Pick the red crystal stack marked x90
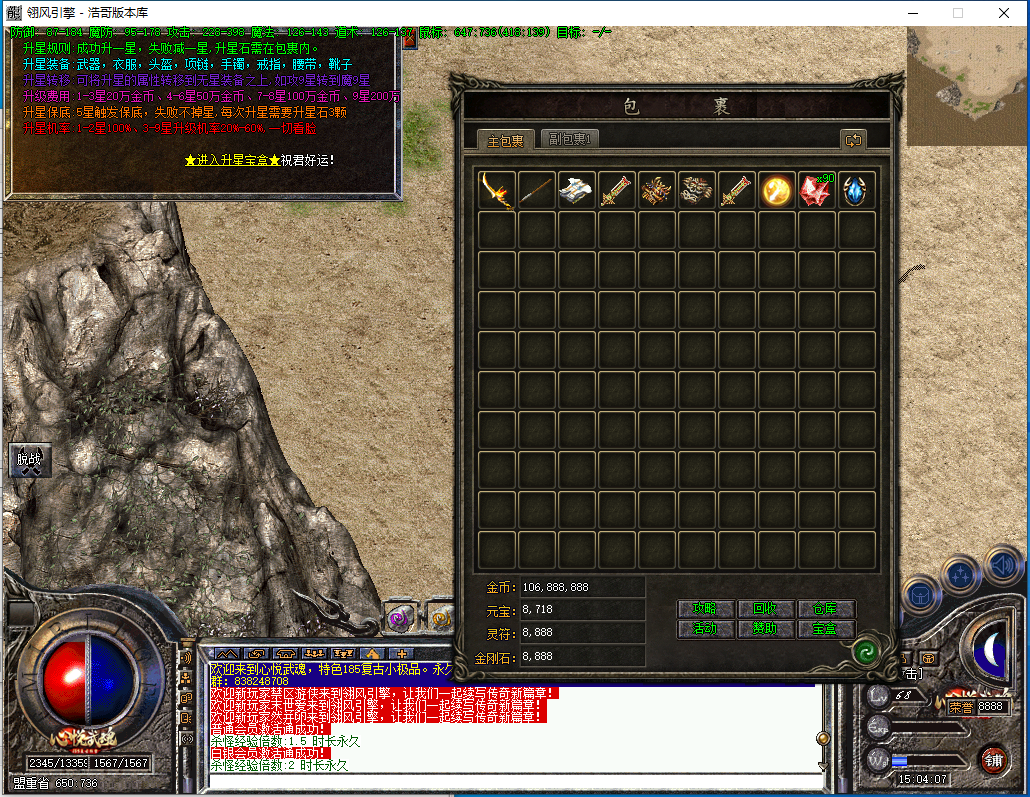Screen dimensions: 1030x797 pyautogui.click(x=817, y=190)
